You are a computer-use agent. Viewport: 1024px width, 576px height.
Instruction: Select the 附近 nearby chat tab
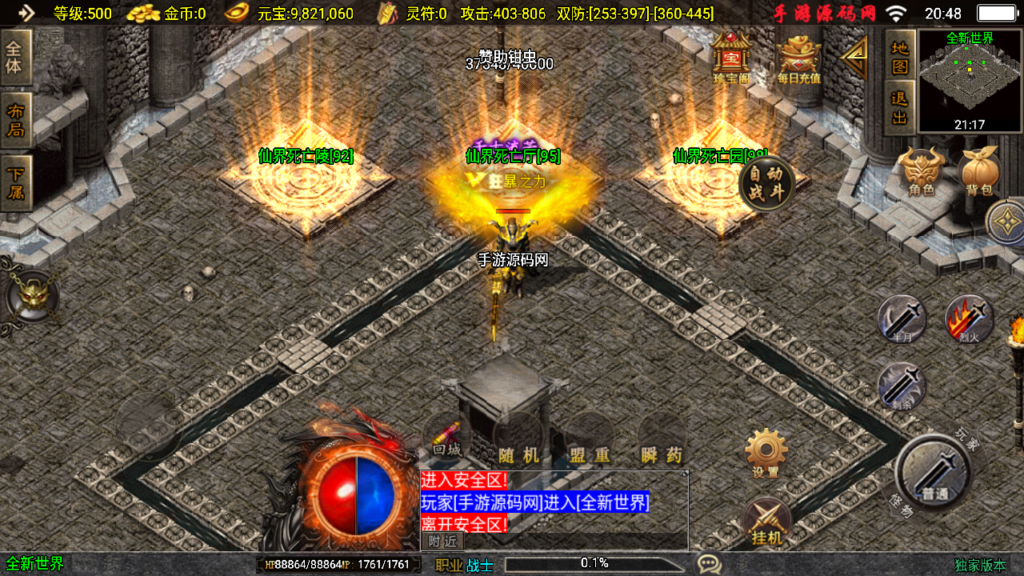point(442,541)
